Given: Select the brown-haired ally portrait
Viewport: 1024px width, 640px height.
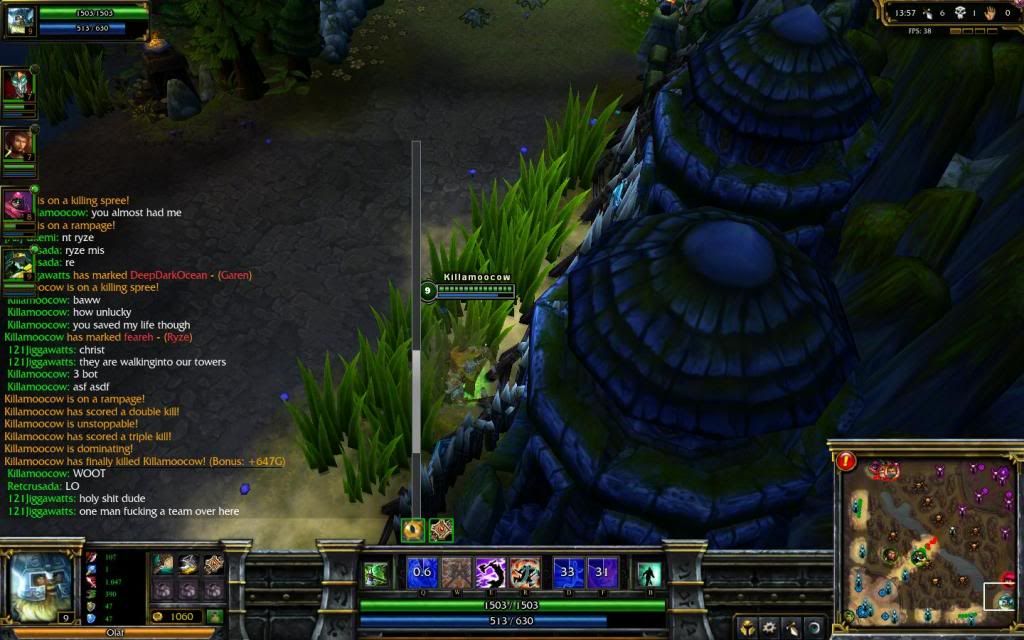Looking at the screenshot, I should (17, 146).
